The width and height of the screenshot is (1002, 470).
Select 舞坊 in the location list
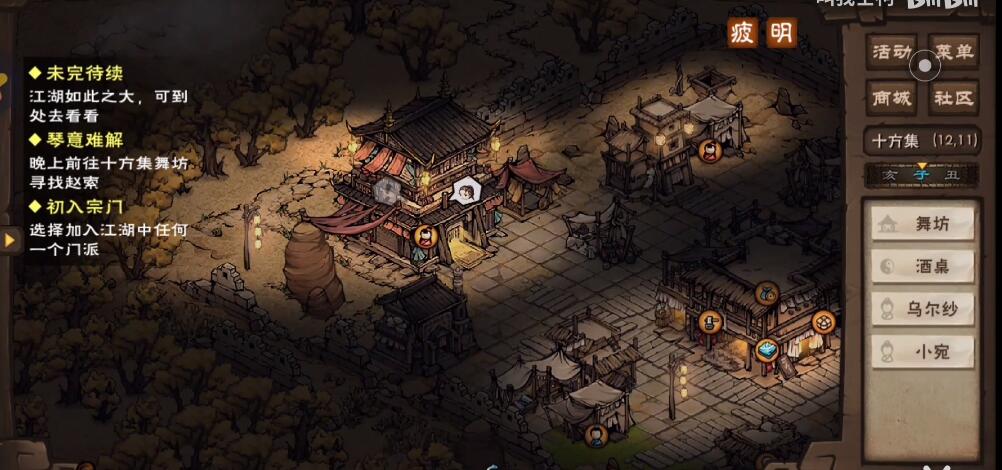[923, 224]
